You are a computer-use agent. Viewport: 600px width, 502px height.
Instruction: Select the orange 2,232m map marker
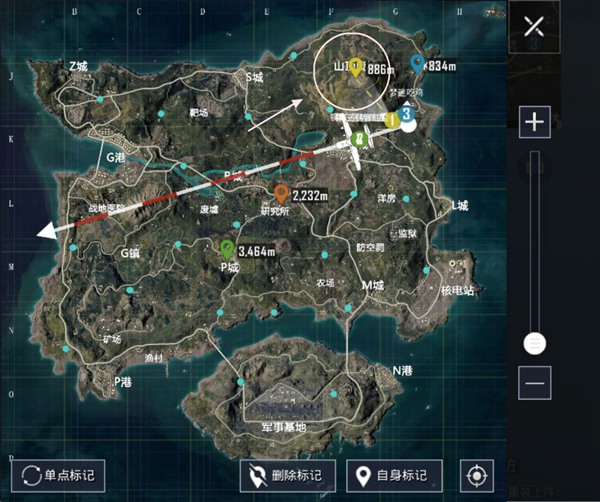(x=282, y=193)
